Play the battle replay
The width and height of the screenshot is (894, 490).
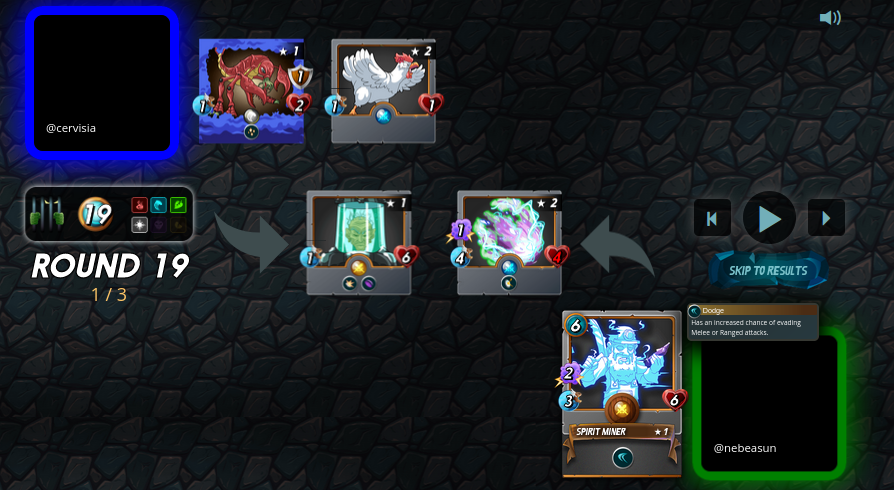[x=769, y=218]
